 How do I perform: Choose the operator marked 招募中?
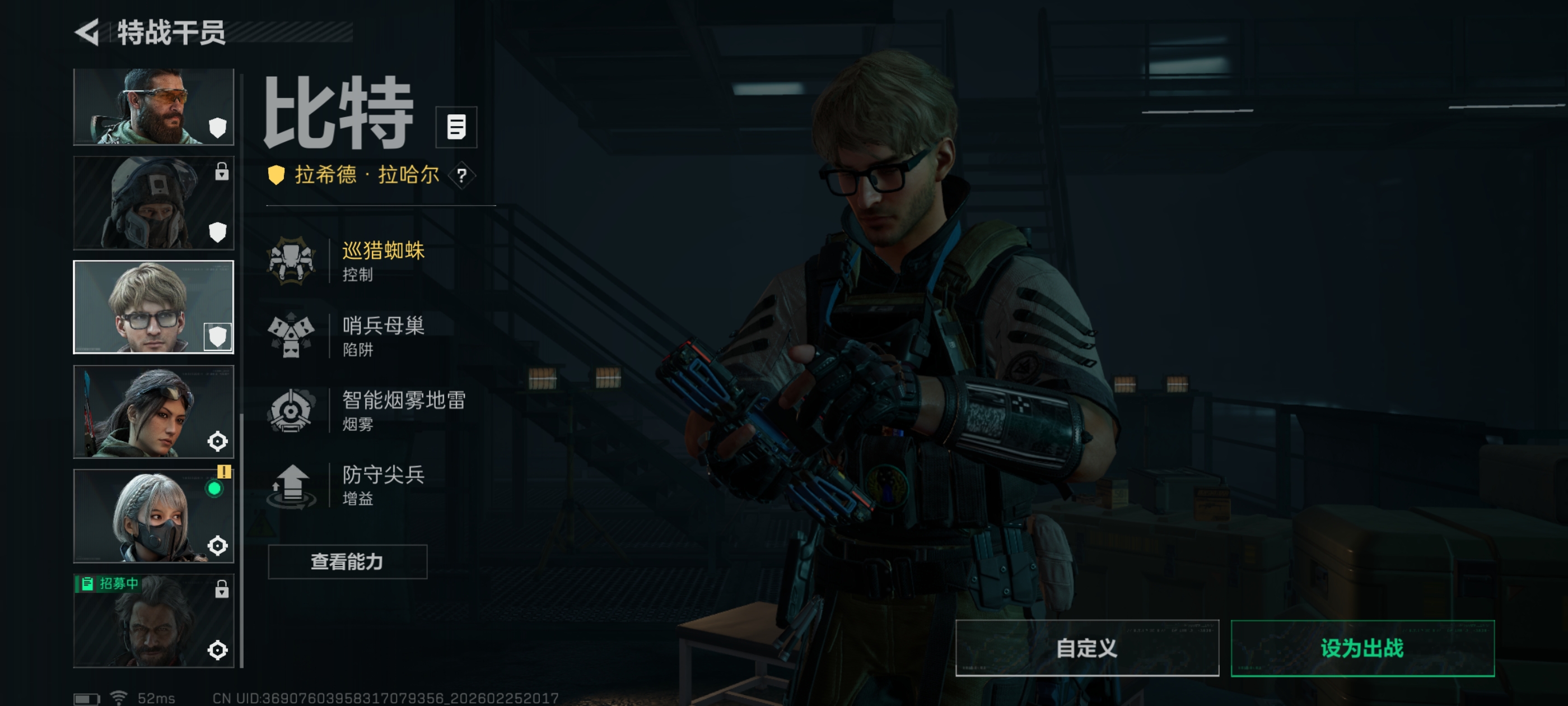click(153, 621)
